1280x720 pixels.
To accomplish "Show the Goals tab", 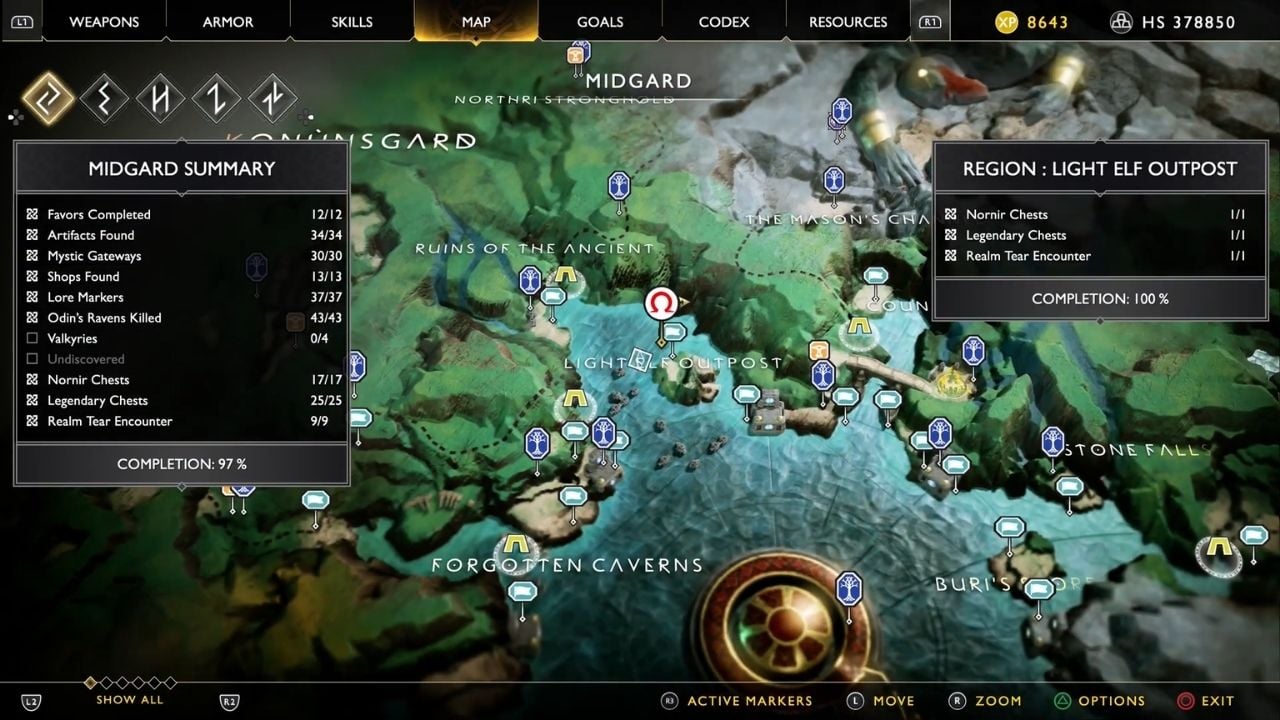I will (600, 22).
